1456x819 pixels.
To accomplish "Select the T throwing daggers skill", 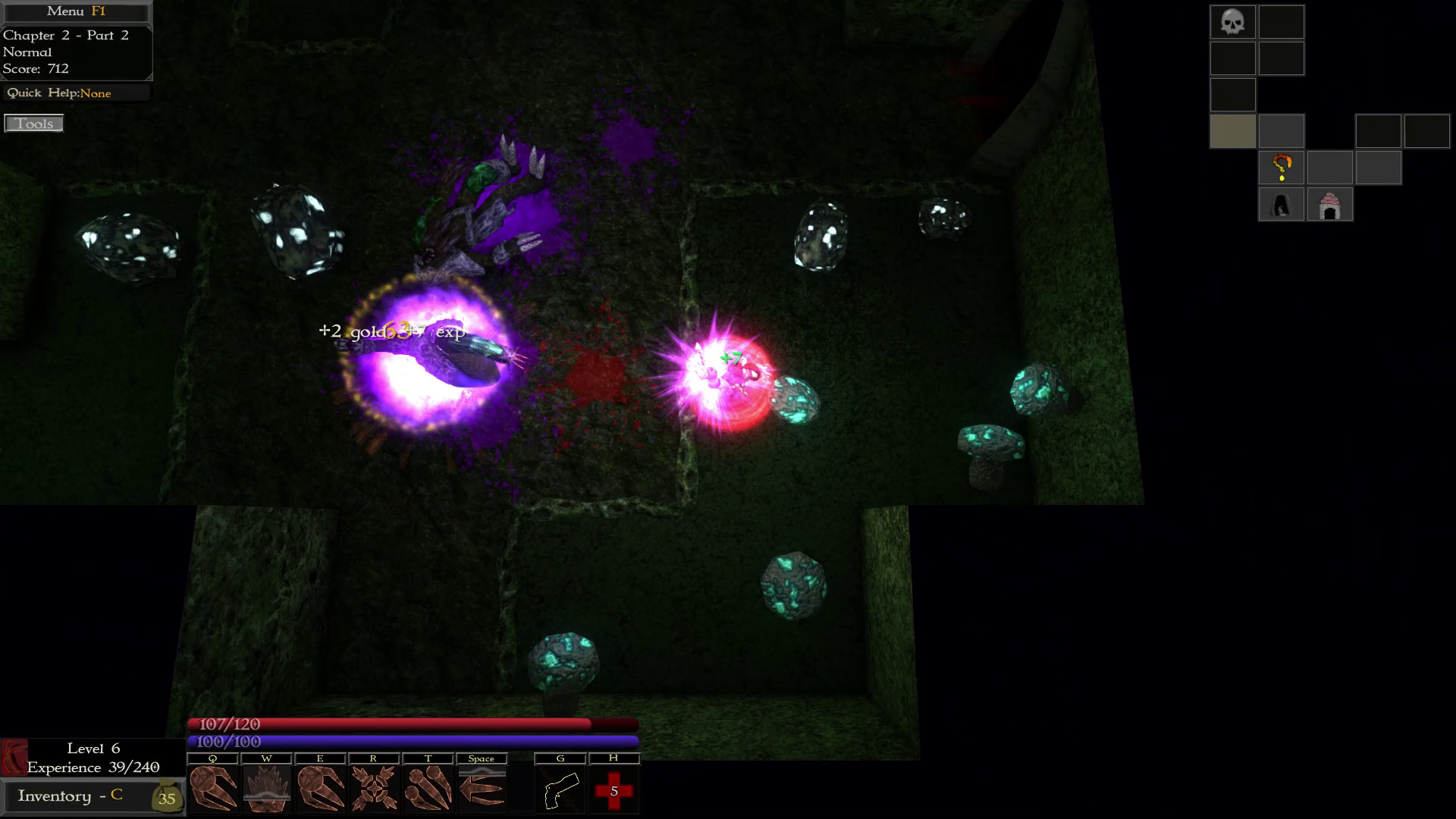I will [x=428, y=789].
